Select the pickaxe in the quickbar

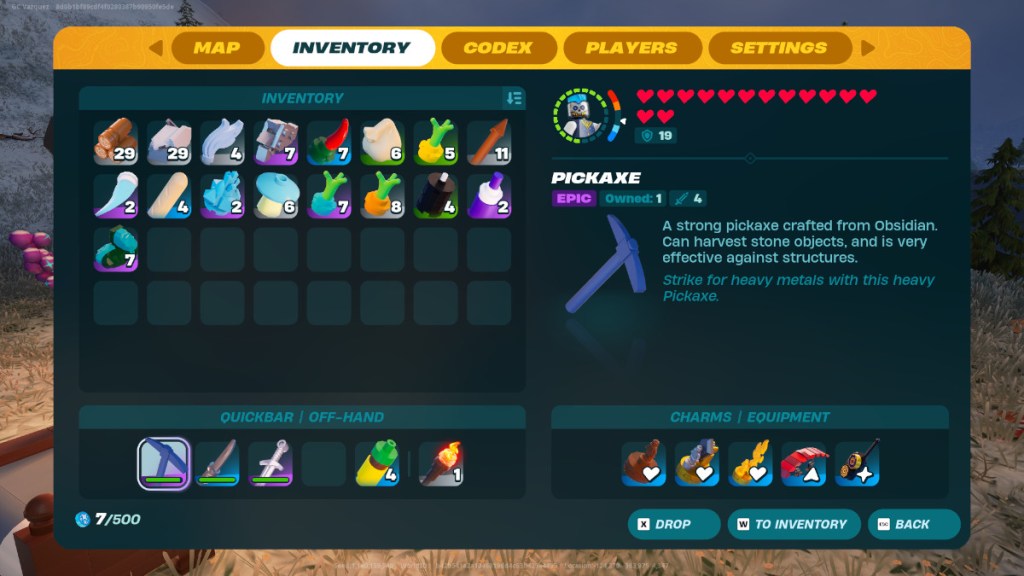163,463
